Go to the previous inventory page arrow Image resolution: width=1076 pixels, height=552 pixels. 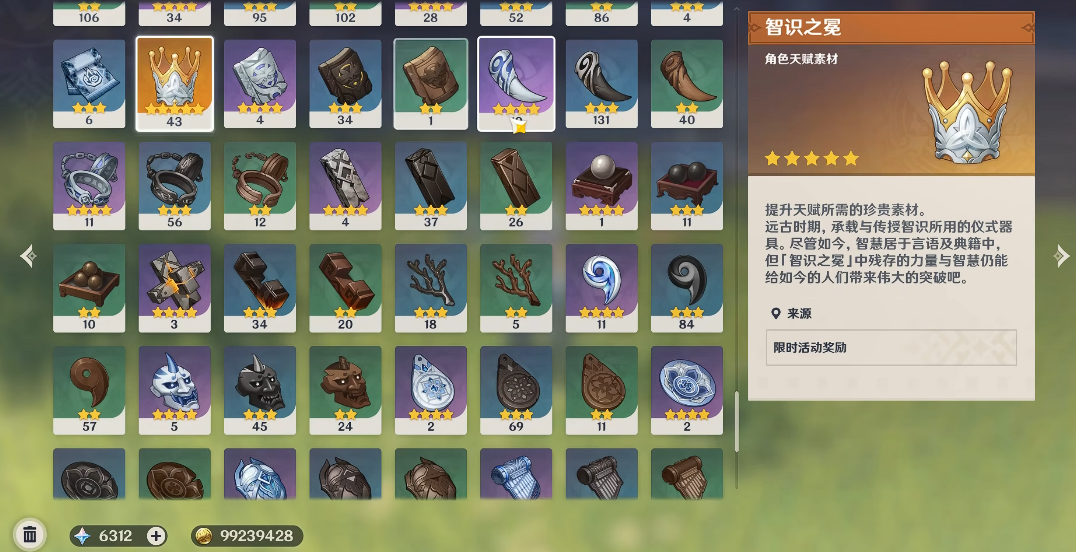click(x=28, y=257)
